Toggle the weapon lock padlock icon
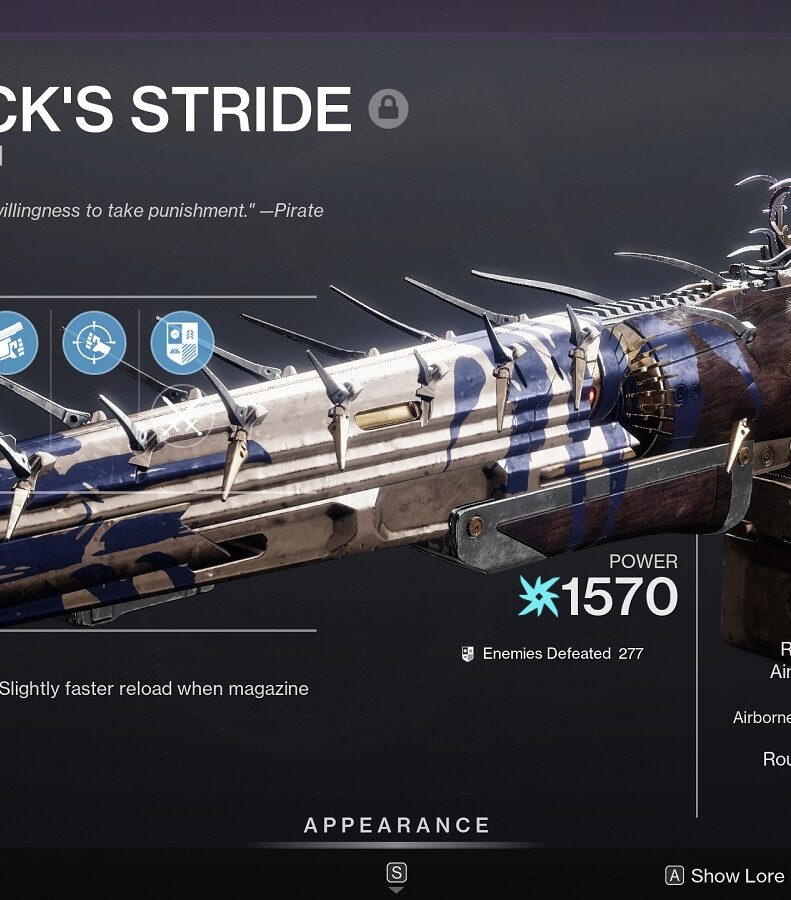Viewport: 791px width, 900px height. 388,108
